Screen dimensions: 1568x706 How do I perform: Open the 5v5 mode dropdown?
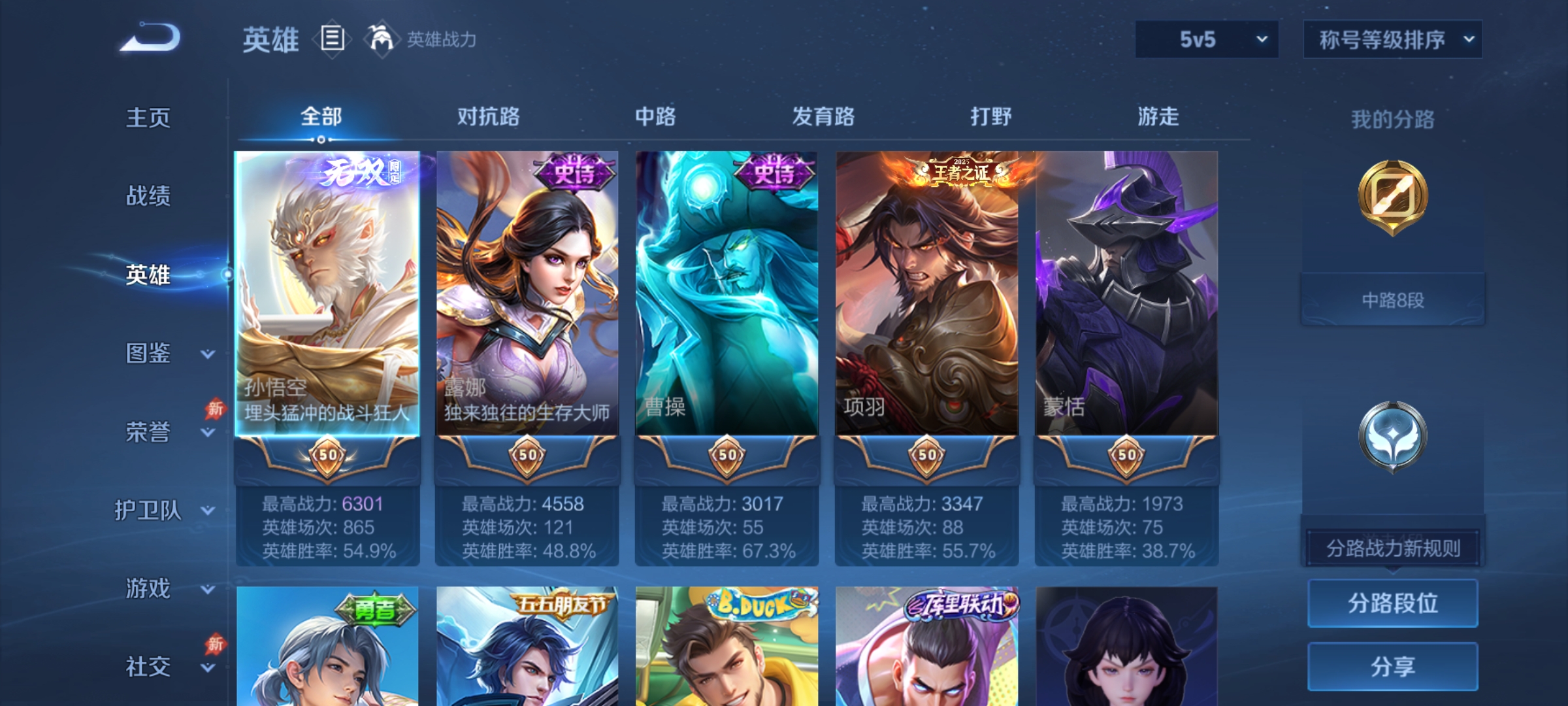[x=1206, y=39]
